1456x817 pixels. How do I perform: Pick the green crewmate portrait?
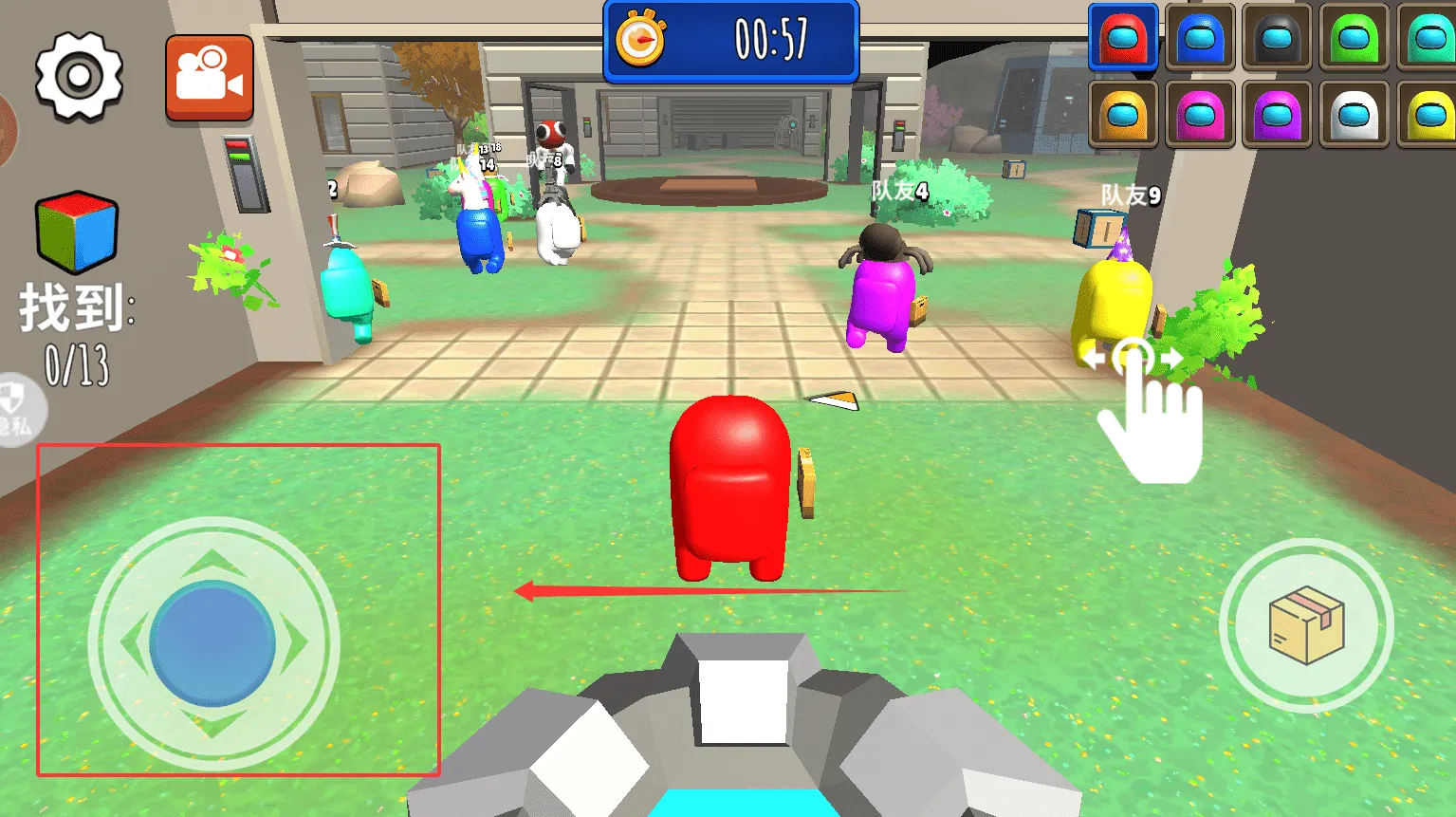point(1354,37)
